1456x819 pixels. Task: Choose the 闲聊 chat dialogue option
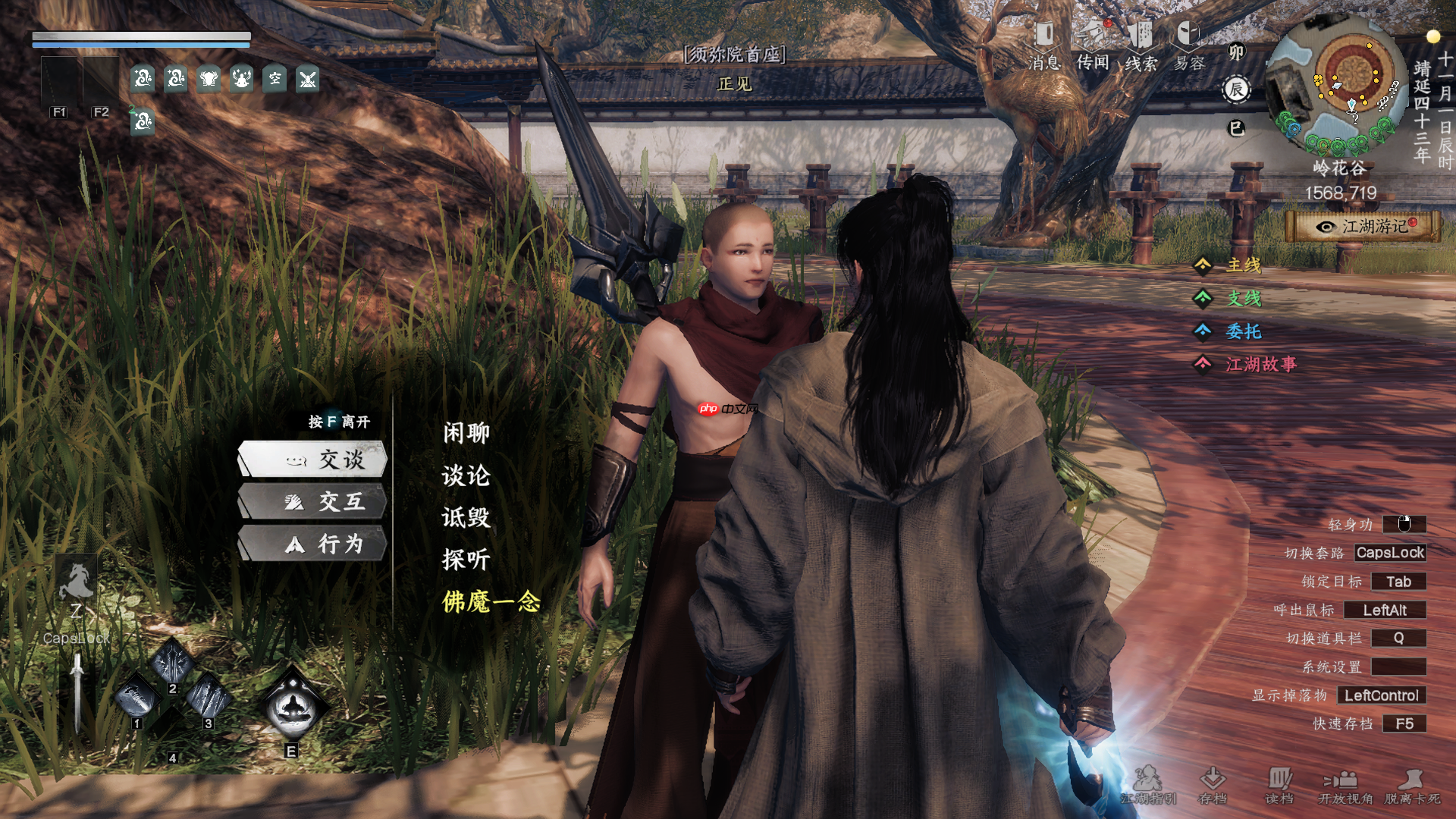pos(466,433)
